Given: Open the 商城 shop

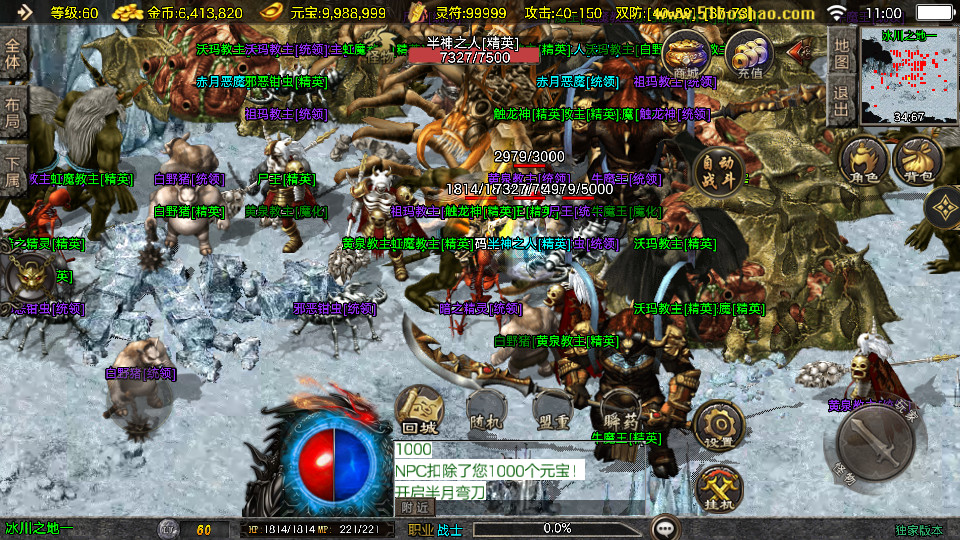Looking at the screenshot, I should click(x=686, y=54).
